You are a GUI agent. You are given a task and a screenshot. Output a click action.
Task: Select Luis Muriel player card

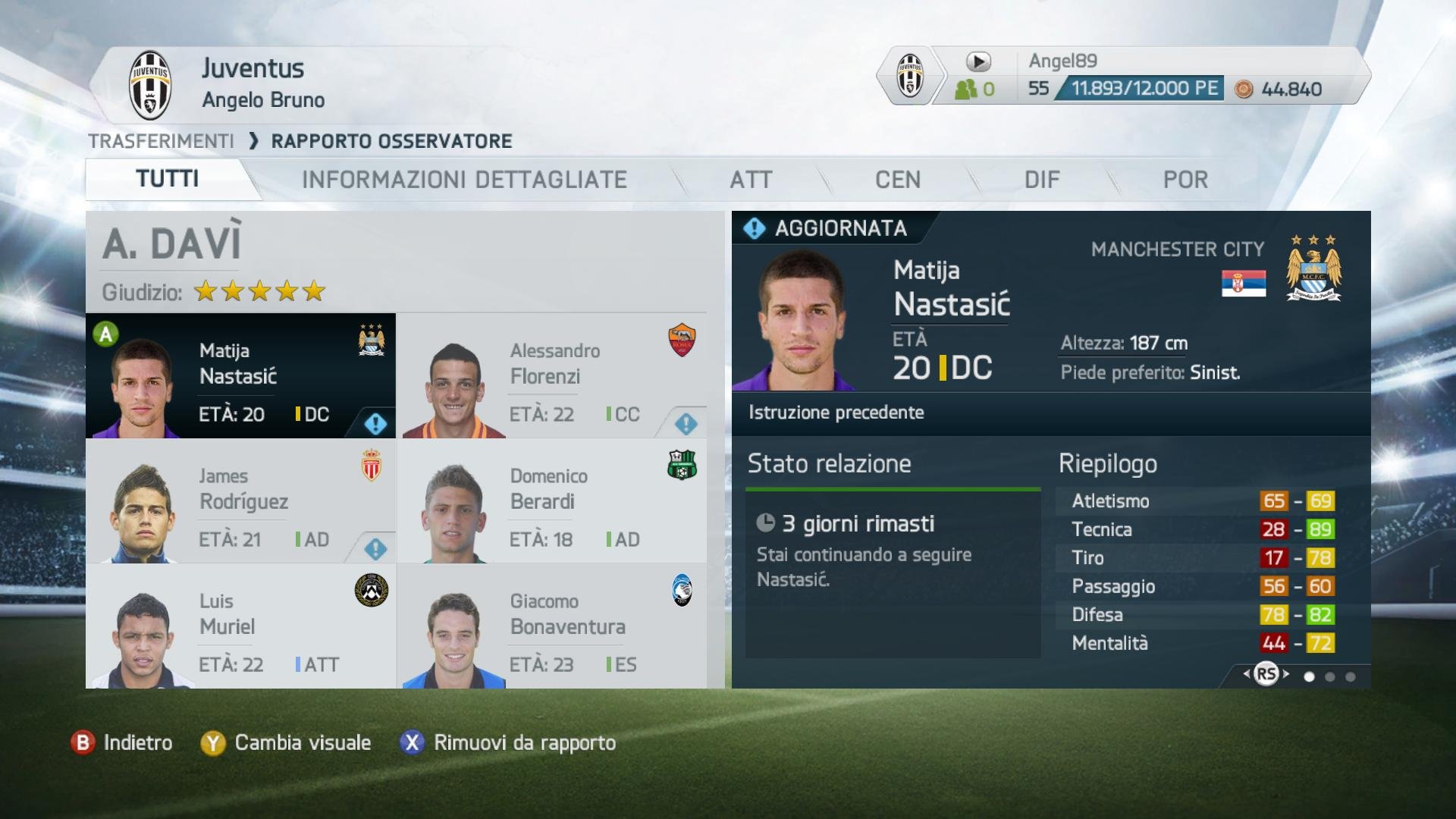pyautogui.click(x=240, y=626)
